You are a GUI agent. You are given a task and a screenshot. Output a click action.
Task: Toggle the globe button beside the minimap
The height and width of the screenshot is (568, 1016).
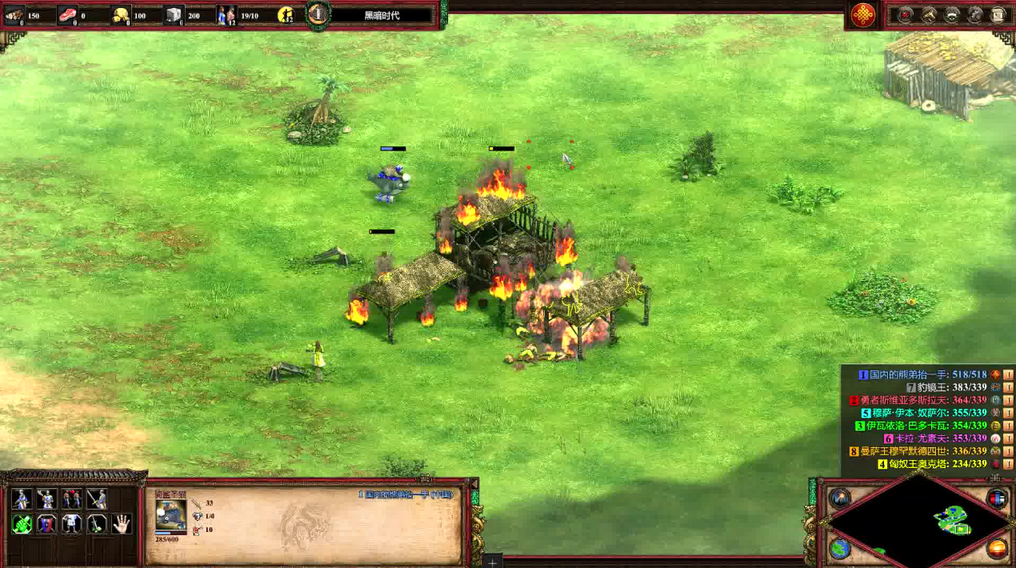tap(840, 547)
